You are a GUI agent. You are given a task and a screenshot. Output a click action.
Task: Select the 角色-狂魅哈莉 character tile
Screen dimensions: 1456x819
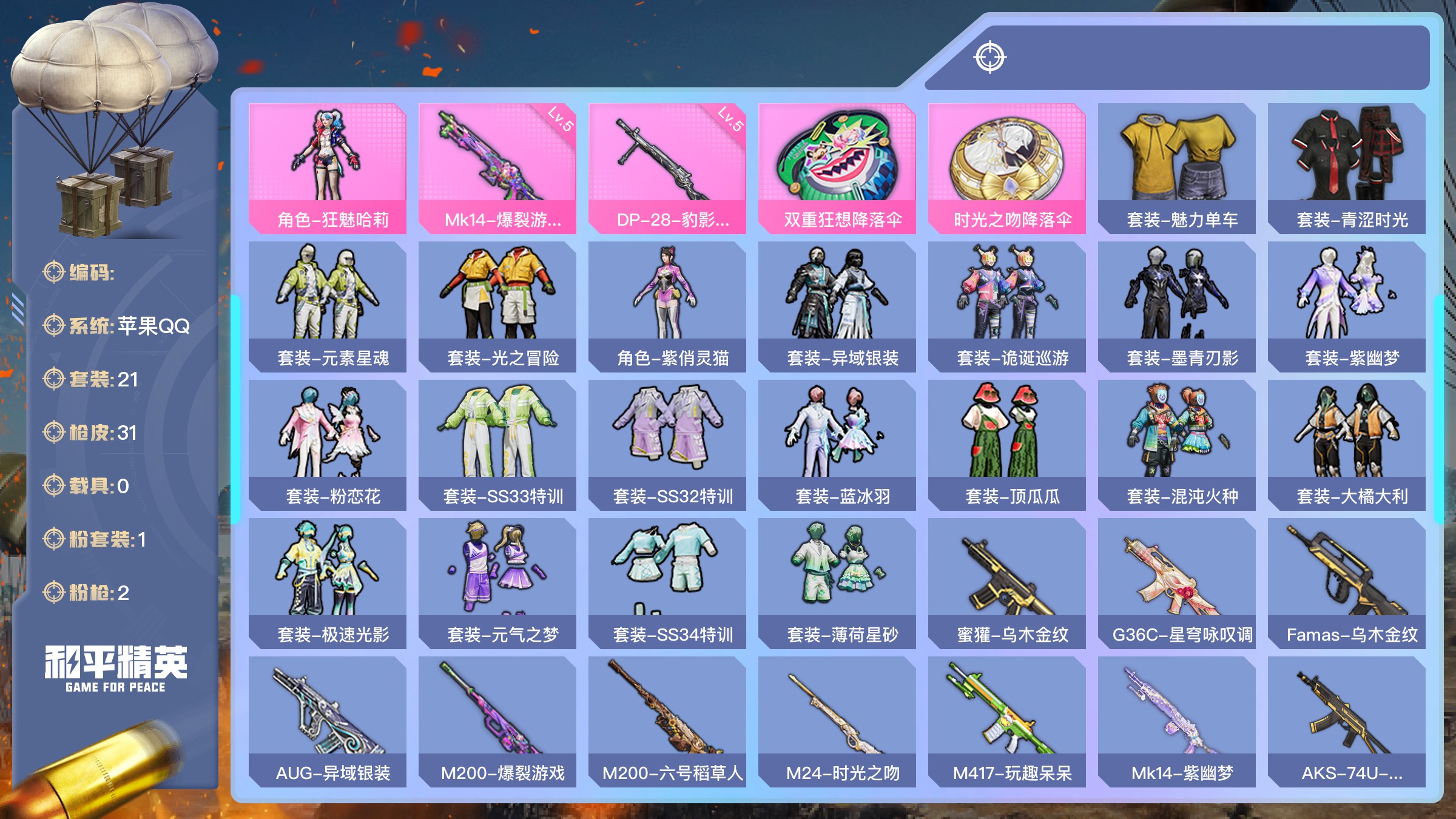pos(328,168)
